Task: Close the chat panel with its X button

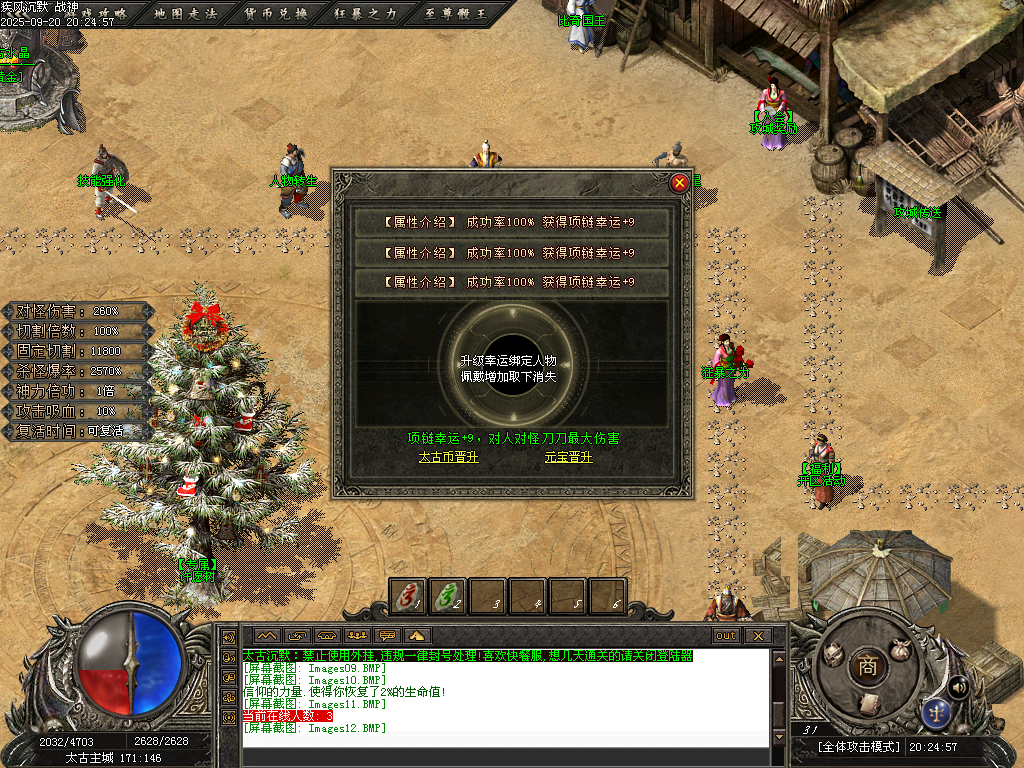Action: pyautogui.click(x=758, y=635)
